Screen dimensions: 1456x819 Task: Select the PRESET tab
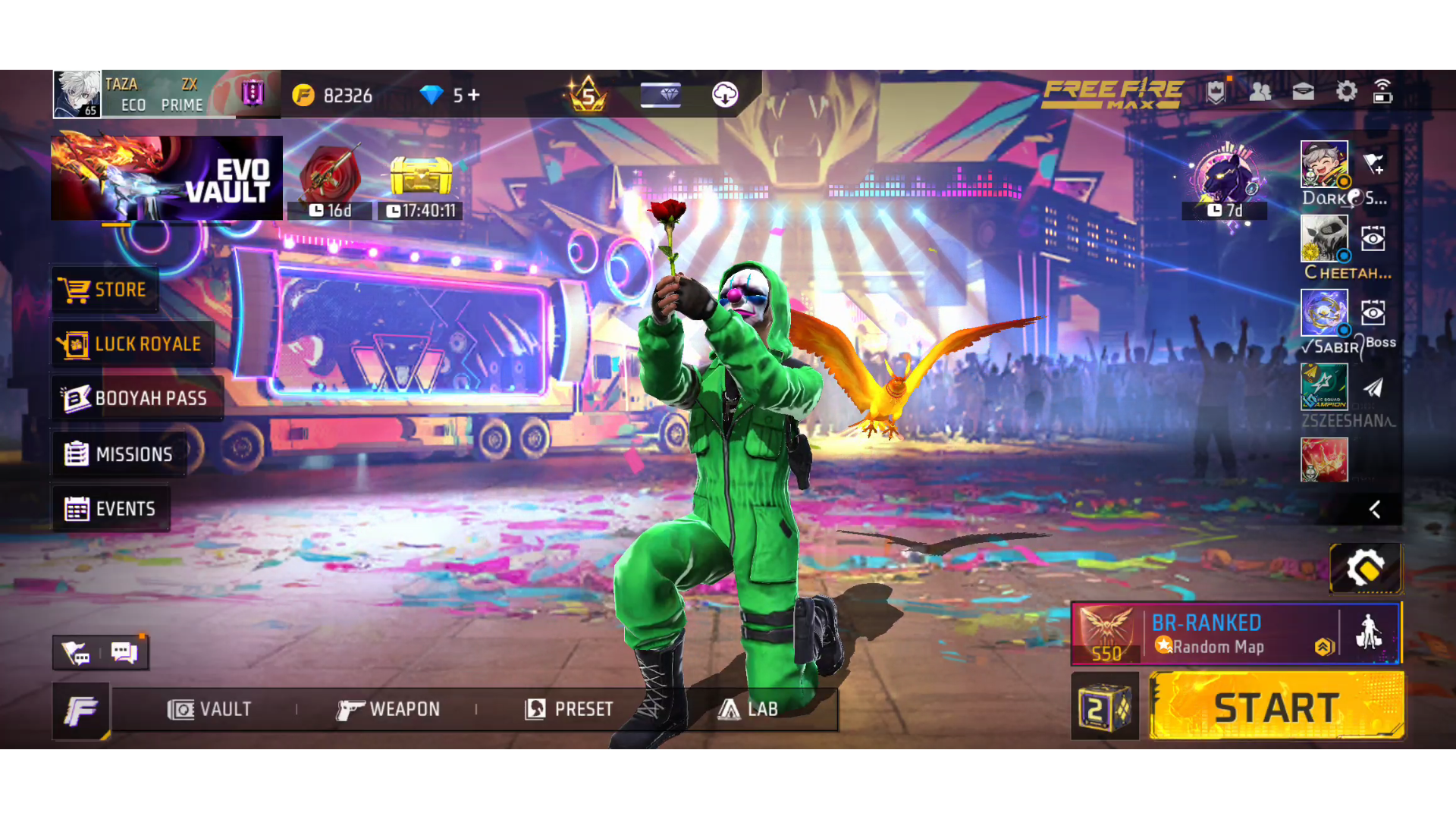569,709
